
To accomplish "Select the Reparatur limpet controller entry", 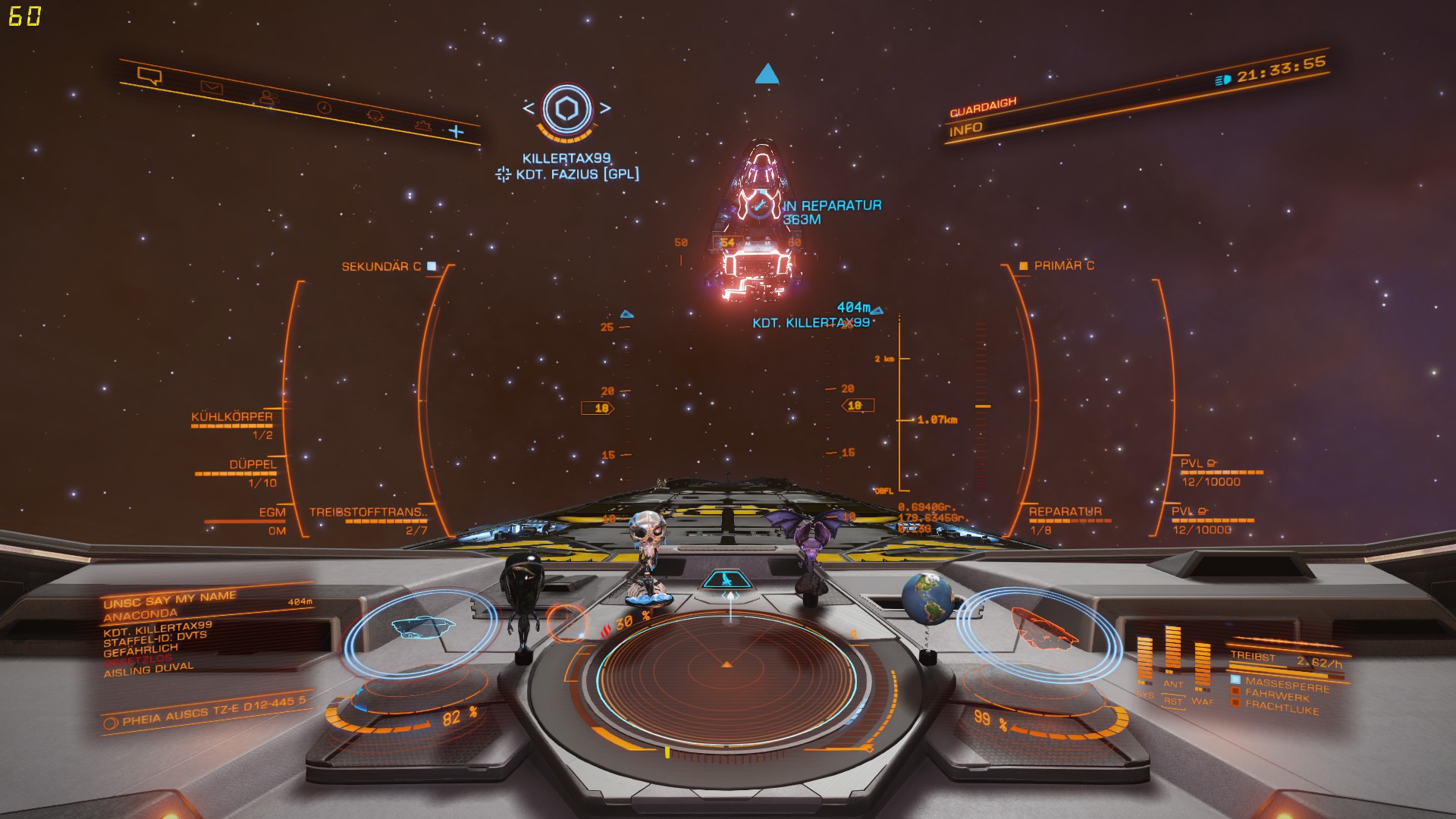I will point(1065,512).
